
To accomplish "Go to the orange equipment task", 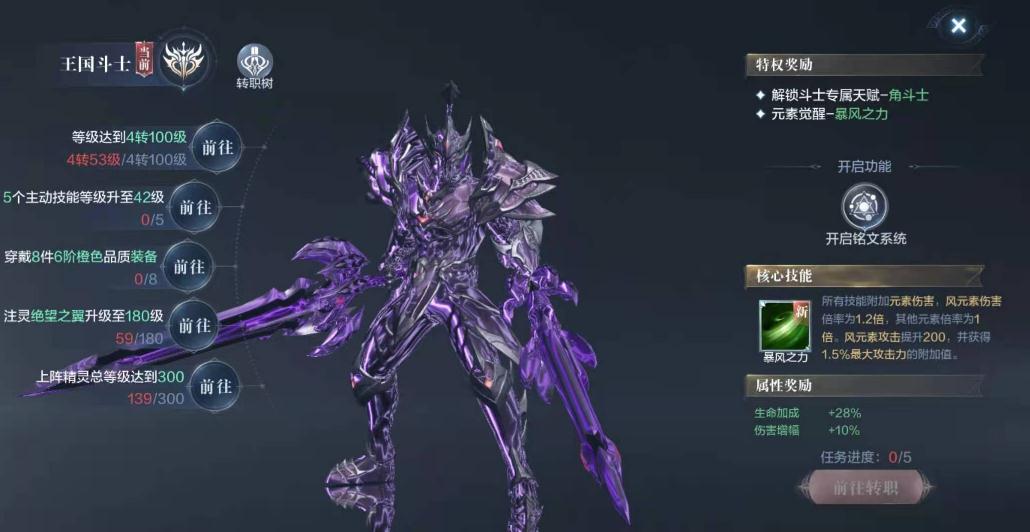I will [188, 267].
